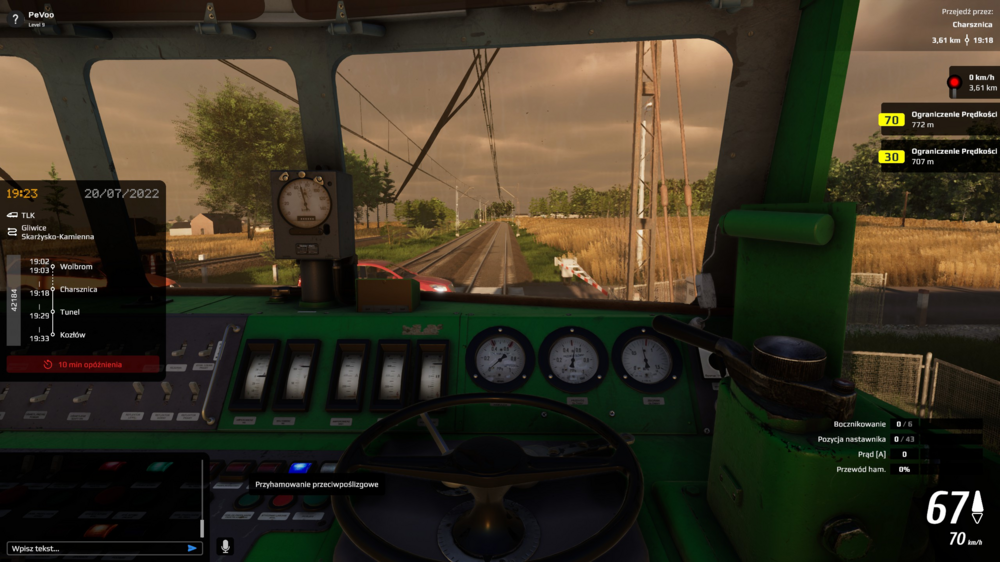Click the PeVoo player name
The width and height of the screenshot is (1000, 562).
click(x=41, y=14)
